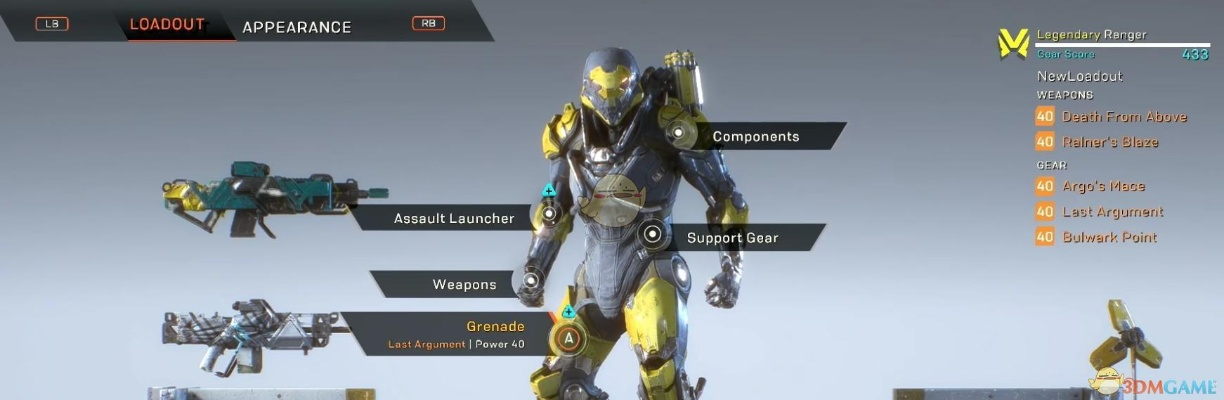Image resolution: width=1224 pixels, height=400 pixels.
Task: Switch to the Appearance tab
Action: coord(296,27)
